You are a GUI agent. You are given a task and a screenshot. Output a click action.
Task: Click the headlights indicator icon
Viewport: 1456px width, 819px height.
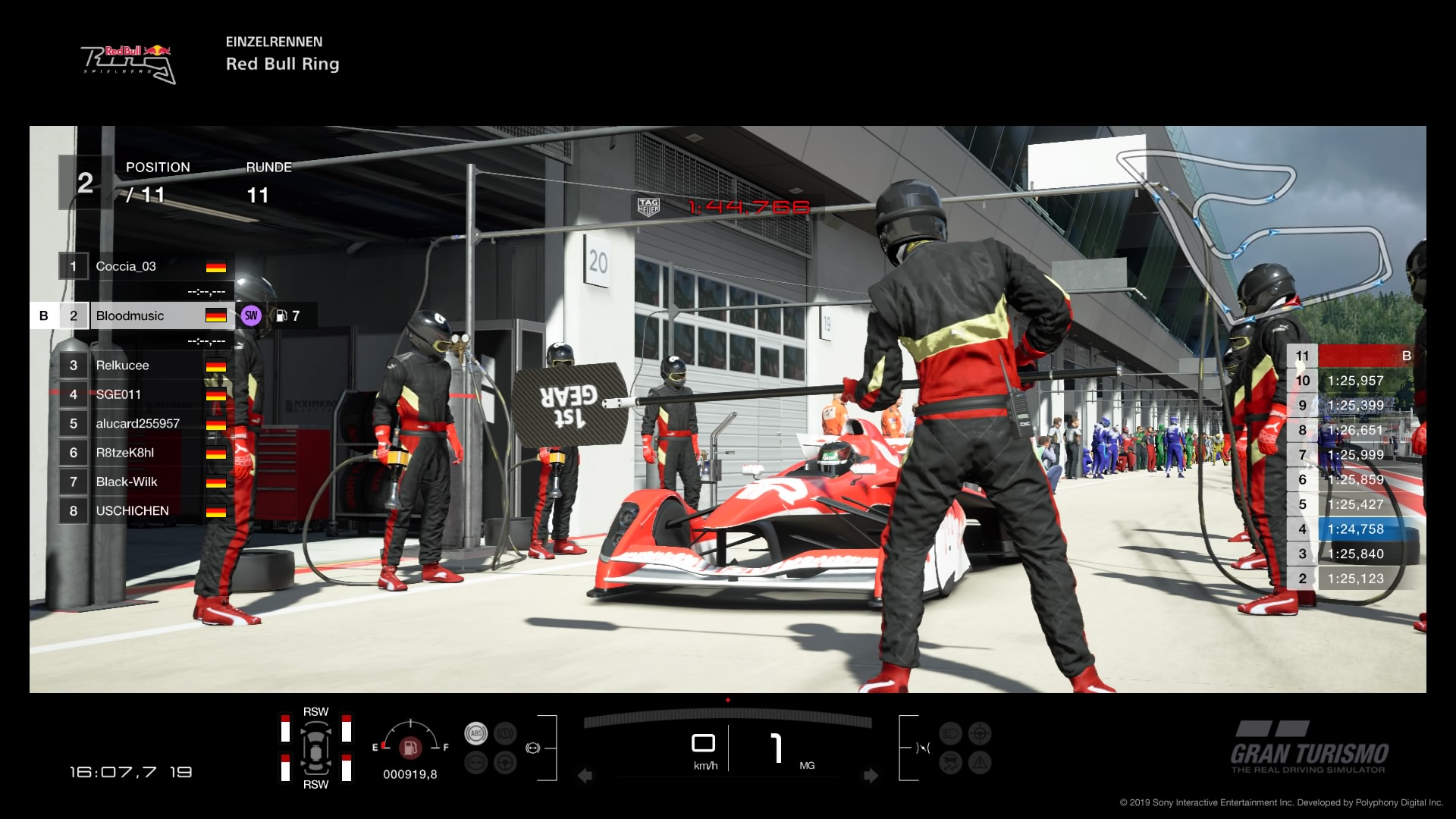[x=950, y=733]
